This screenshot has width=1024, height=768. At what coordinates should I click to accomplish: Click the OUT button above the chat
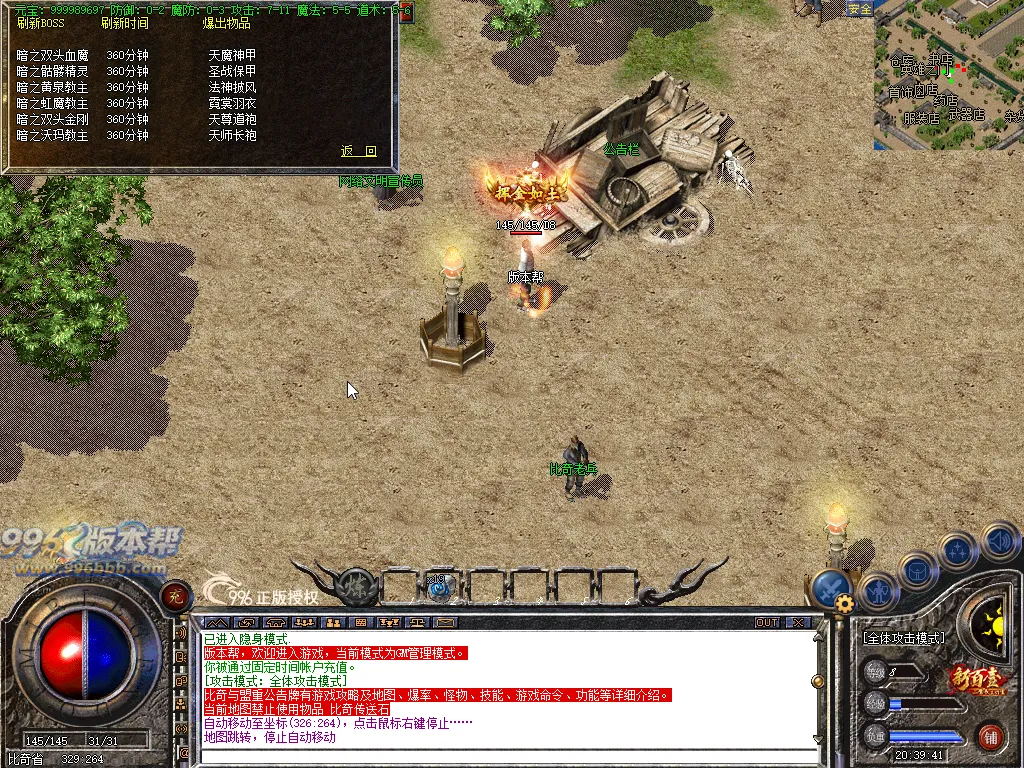(x=767, y=622)
